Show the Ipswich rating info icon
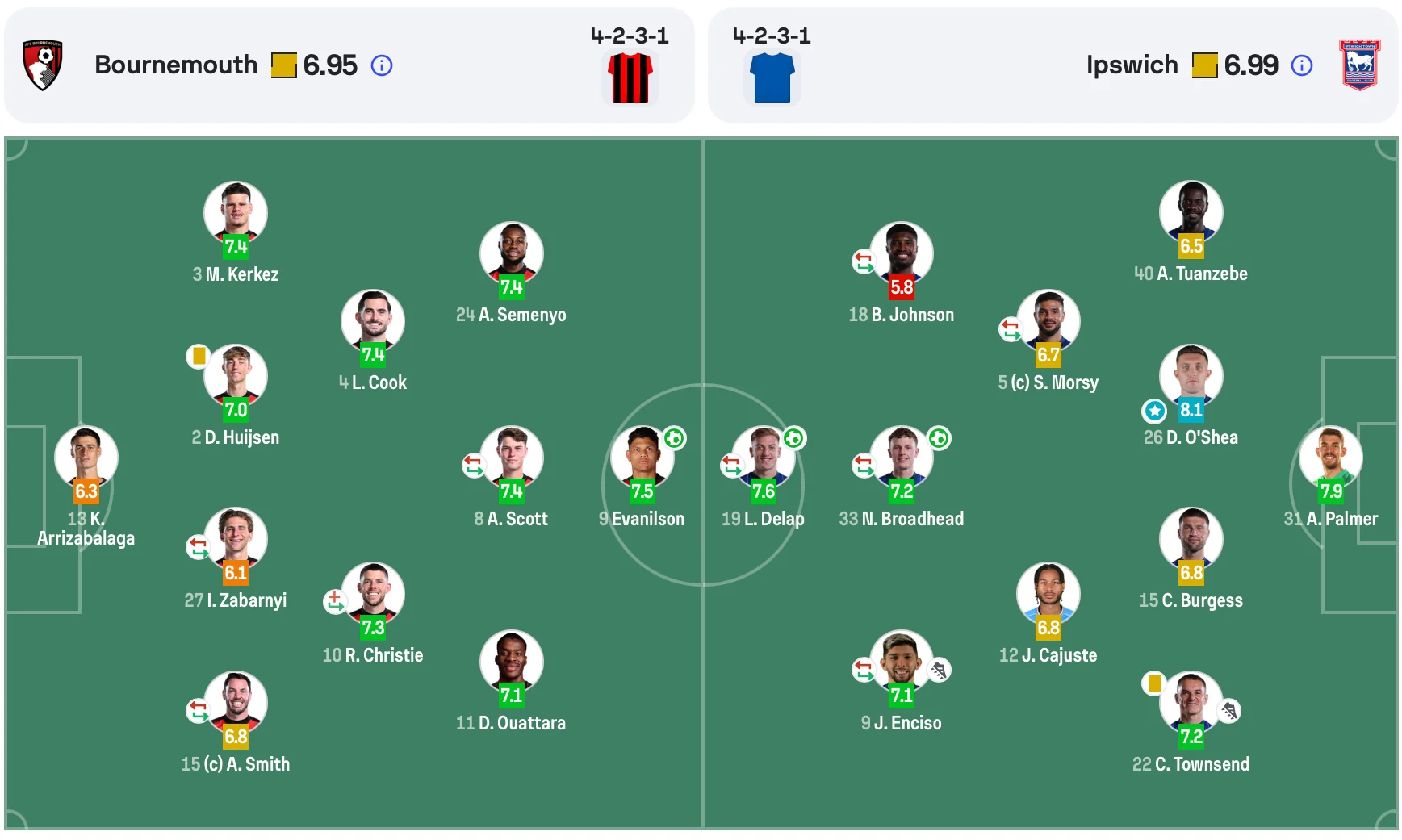The width and height of the screenshot is (1402, 840). pos(1302,65)
